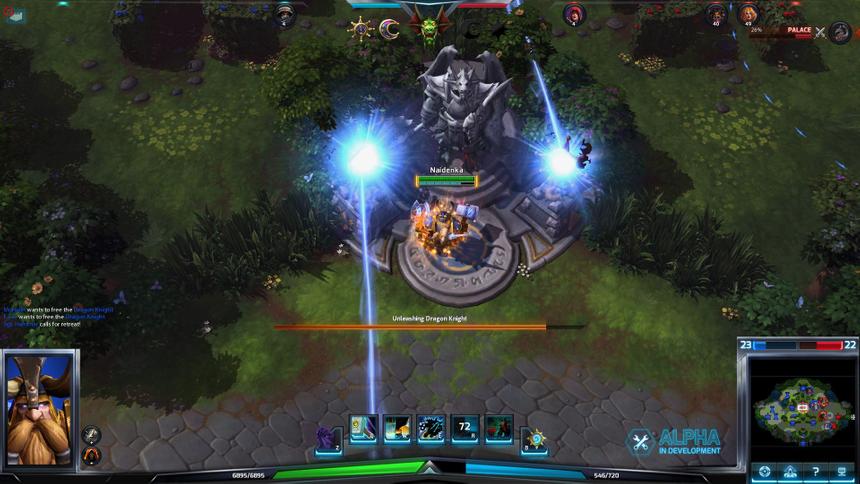860x484 pixels.
Task: Use the first ability with the yellow icon
Action: [363, 430]
